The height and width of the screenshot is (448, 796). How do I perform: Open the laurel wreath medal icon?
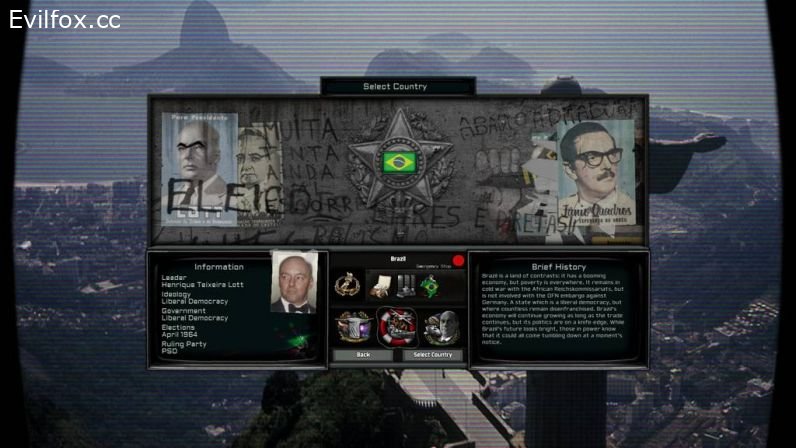tap(347, 286)
